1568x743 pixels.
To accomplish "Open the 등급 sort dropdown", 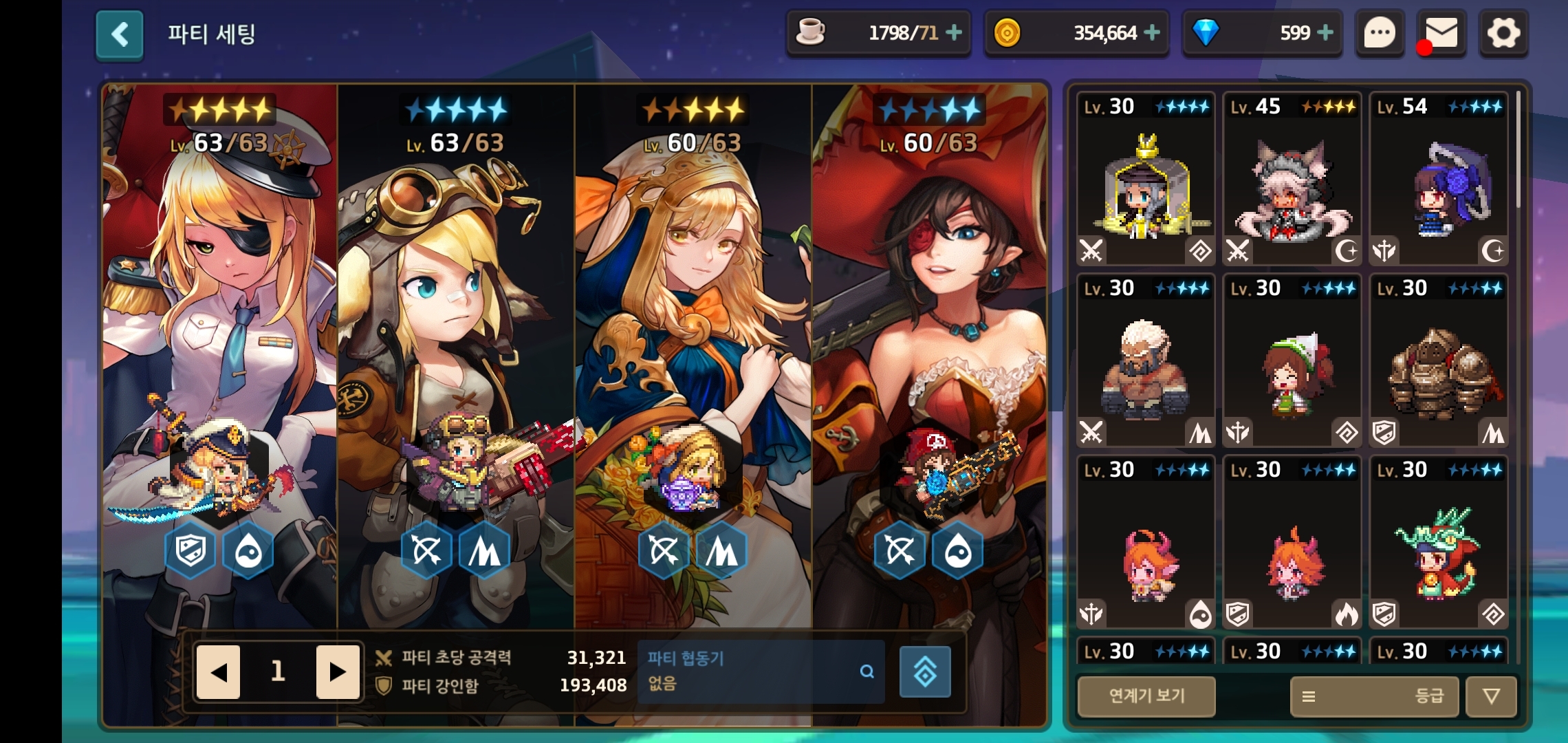I will 1374,696.
